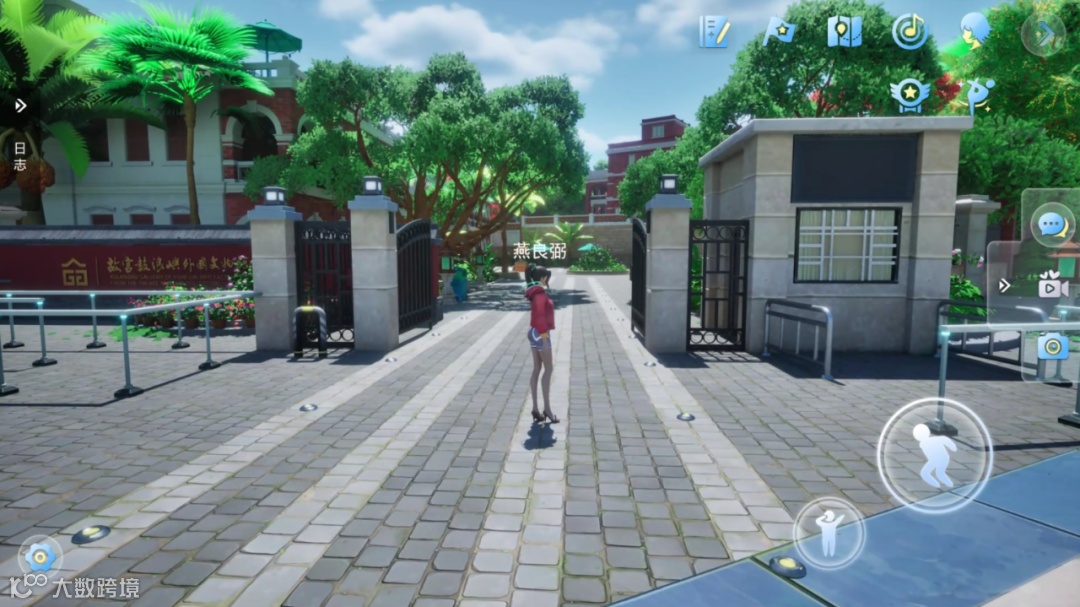Take a photo with the camera icon

pyautogui.click(x=1052, y=346)
